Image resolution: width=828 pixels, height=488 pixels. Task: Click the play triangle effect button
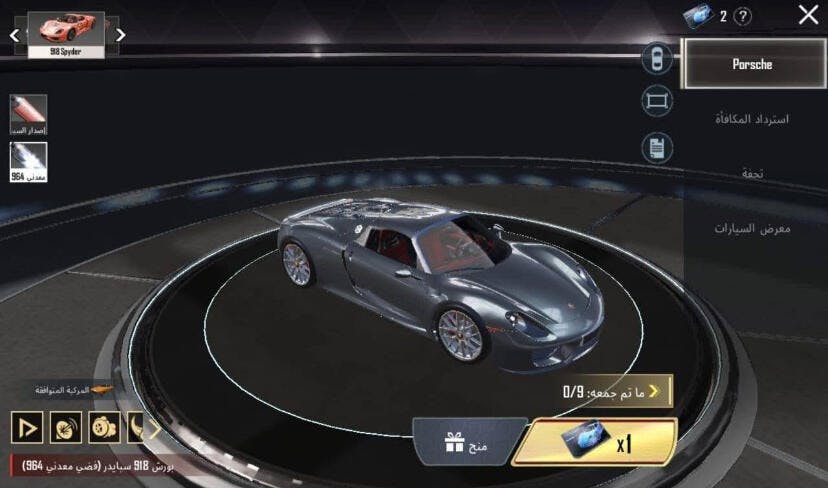click(x=27, y=428)
